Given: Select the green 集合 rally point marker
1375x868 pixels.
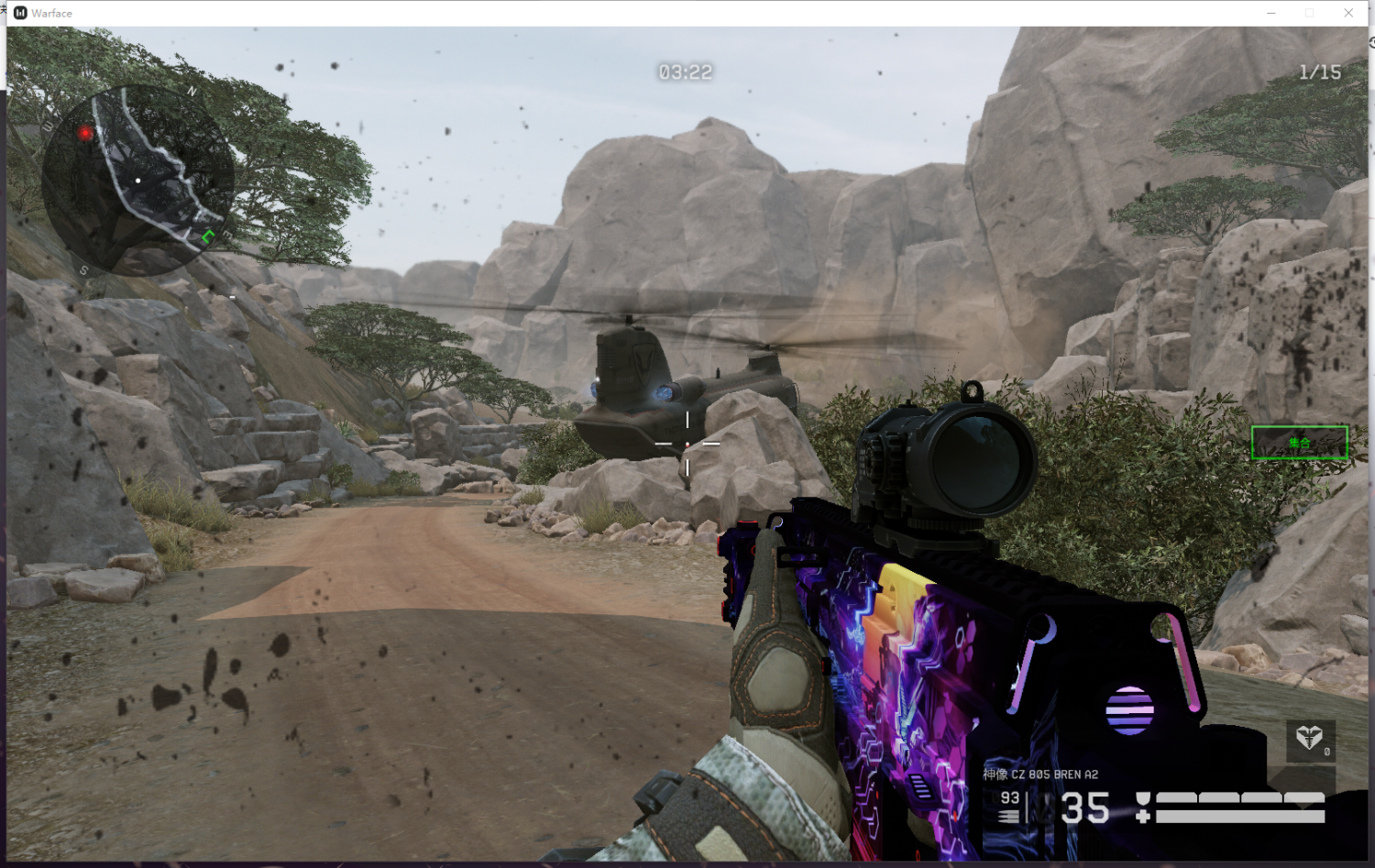Looking at the screenshot, I should point(1299,443).
